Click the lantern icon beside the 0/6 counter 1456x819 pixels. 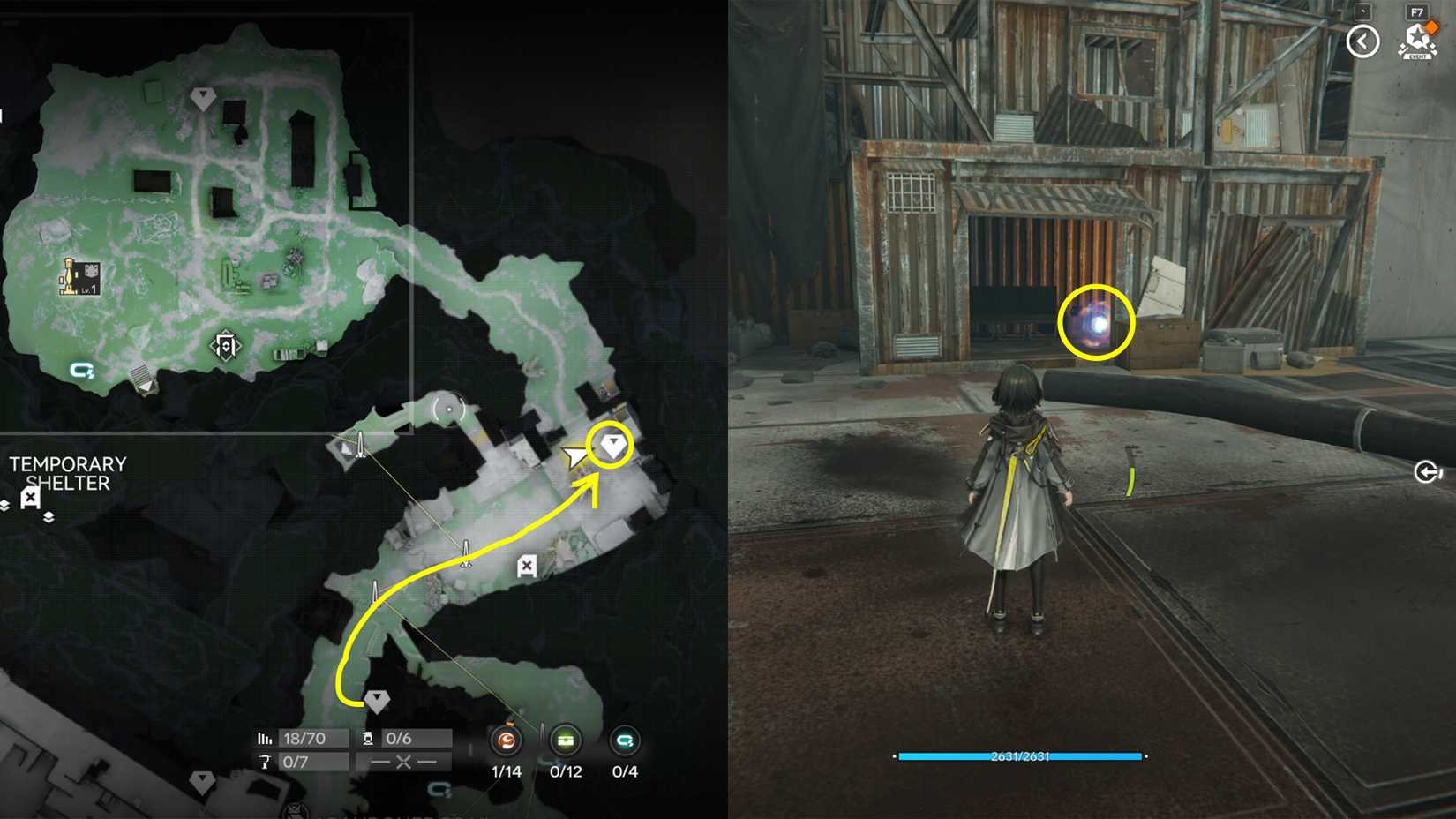[370, 740]
